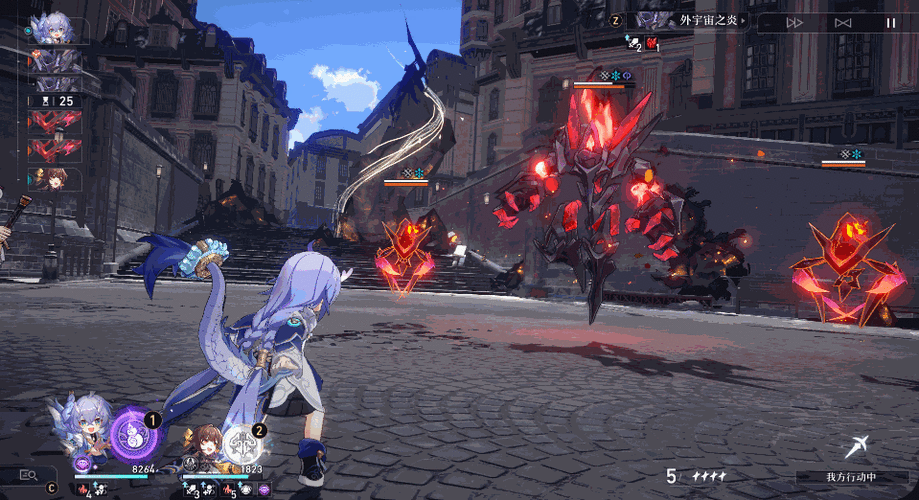Toggle auto-battle mode

point(843,22)
